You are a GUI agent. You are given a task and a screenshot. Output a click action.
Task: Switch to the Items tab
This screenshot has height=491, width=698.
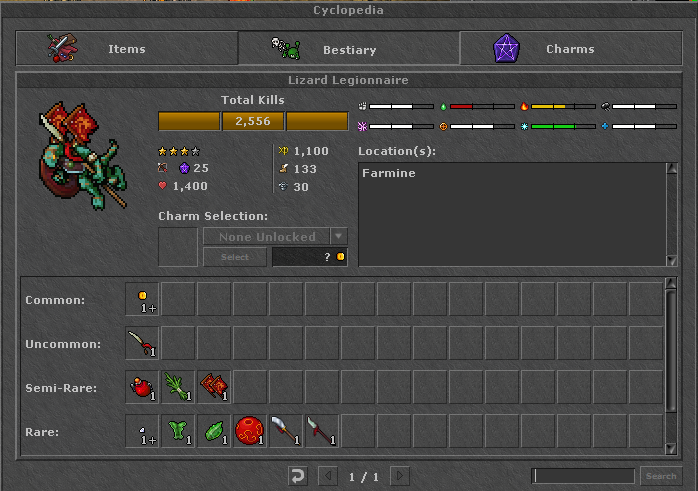(x=126, y=48)
